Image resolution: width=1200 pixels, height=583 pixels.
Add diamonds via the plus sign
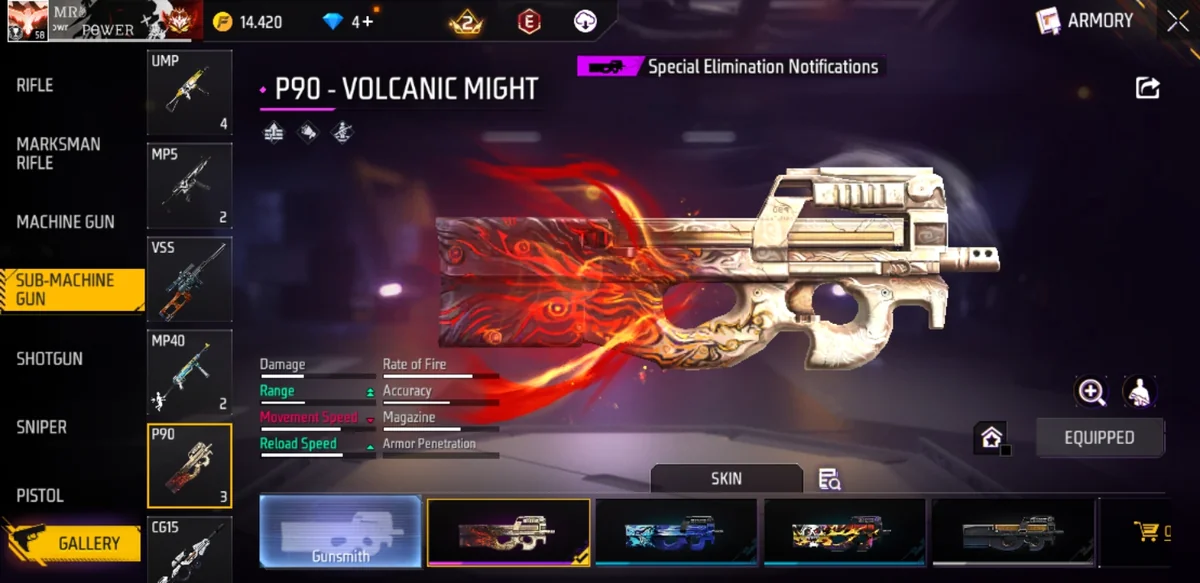tap(368, 21)
